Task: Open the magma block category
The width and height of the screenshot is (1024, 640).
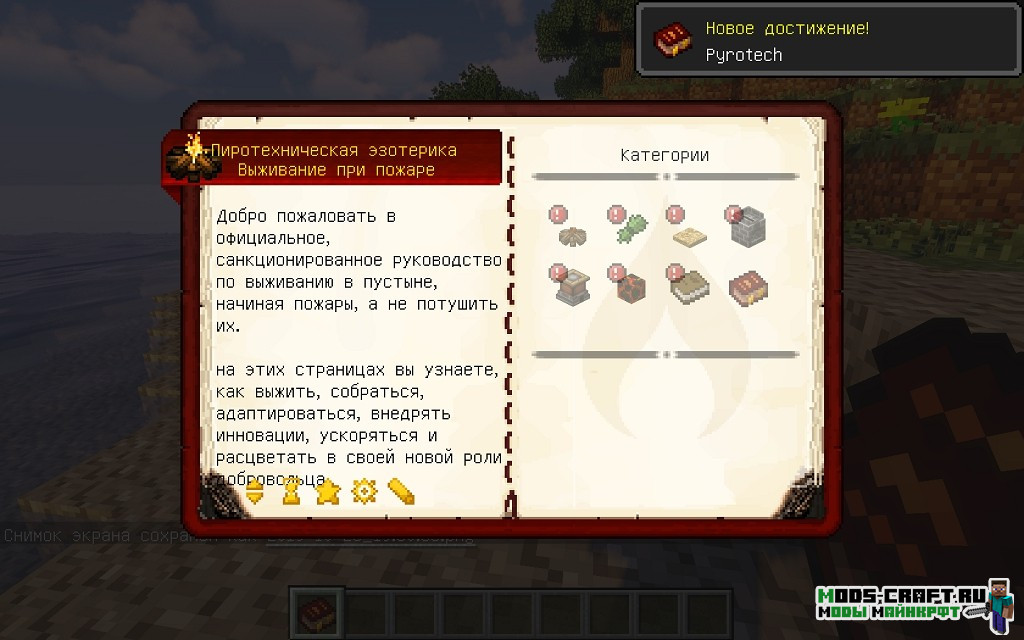Action: (x=631, y=287)
